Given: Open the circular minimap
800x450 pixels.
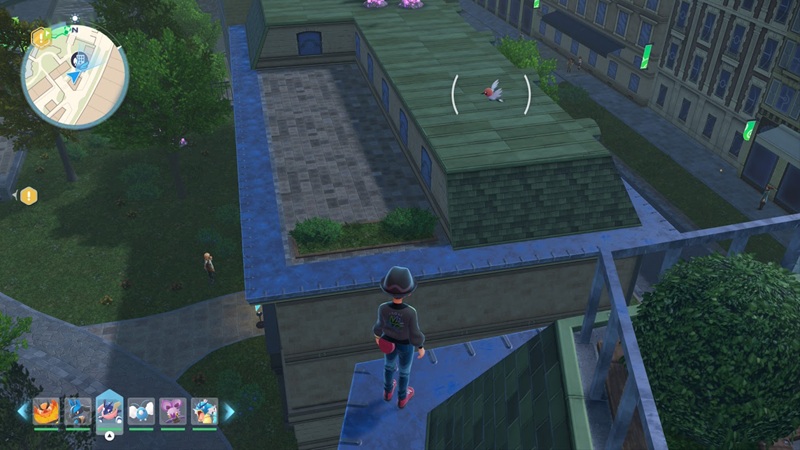Looking at the screenshot, I should [75, 76].
